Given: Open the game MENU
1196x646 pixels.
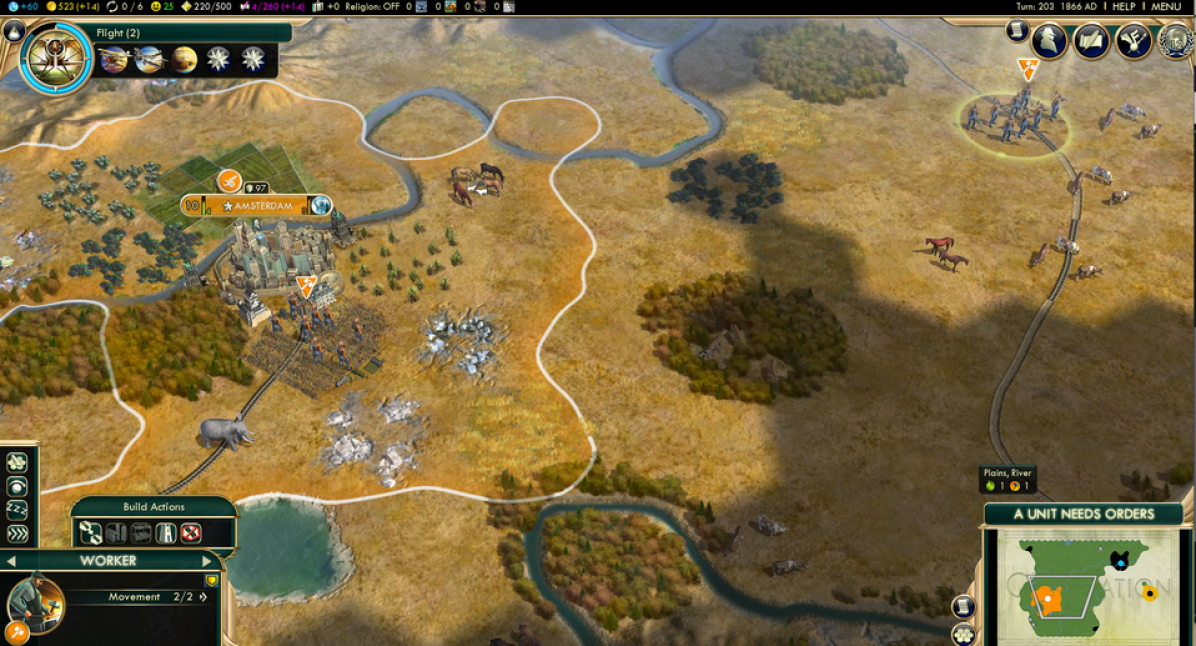Looking at the screenshot, I should click(1166, 7).
